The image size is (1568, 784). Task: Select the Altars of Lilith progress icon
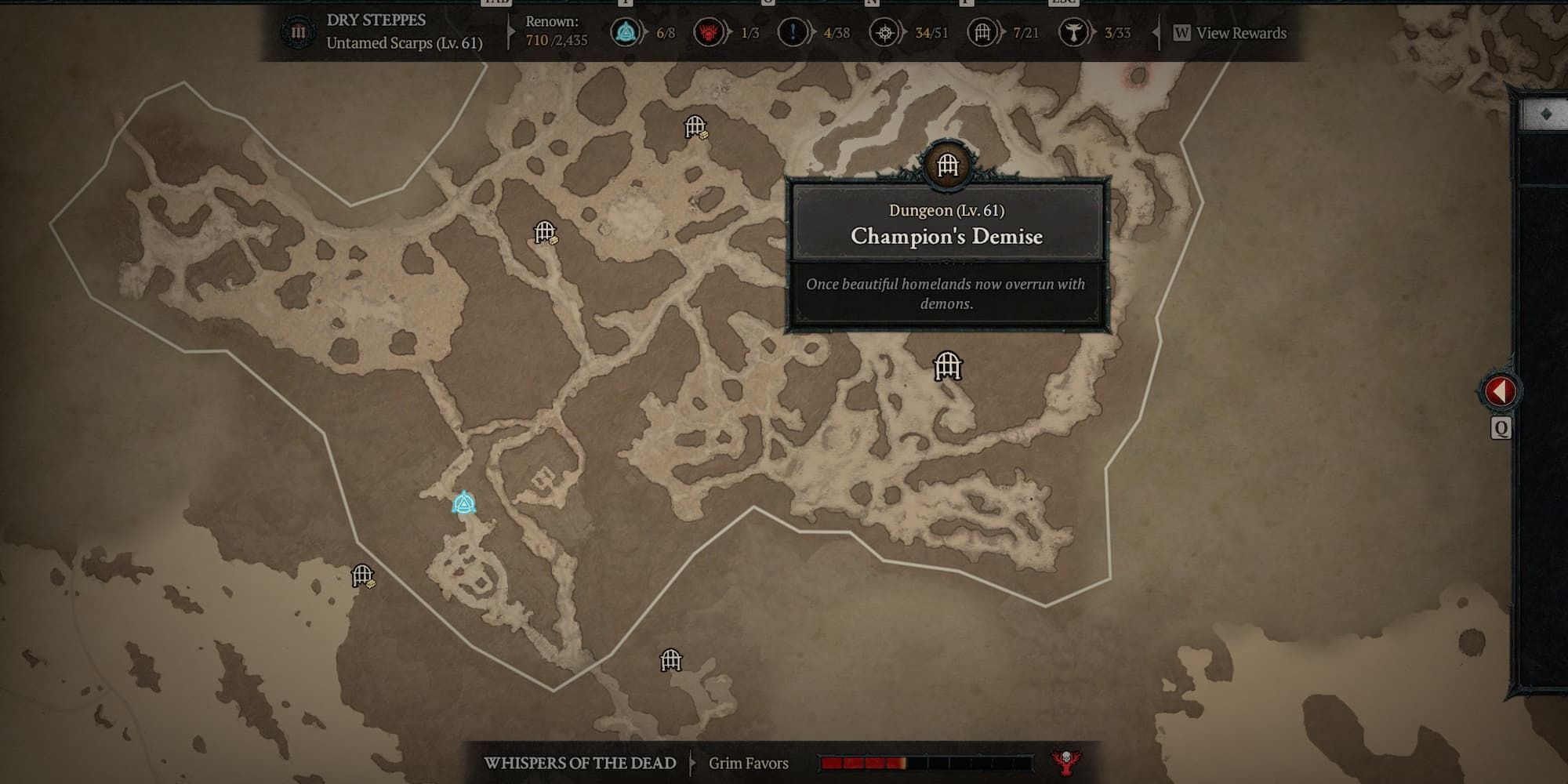pos(1073,33)
